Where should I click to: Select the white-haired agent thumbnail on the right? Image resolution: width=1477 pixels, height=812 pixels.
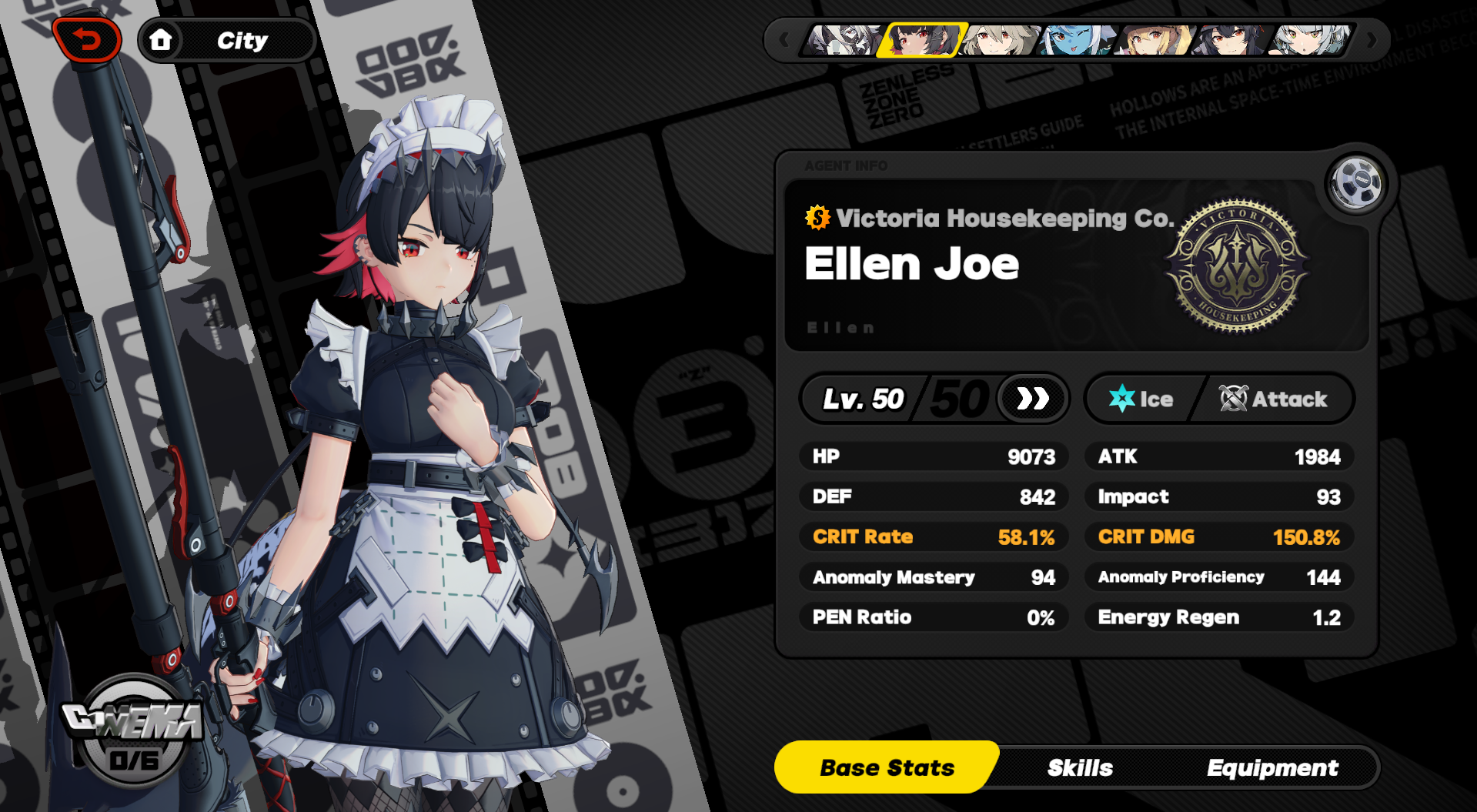[1308, 39]
